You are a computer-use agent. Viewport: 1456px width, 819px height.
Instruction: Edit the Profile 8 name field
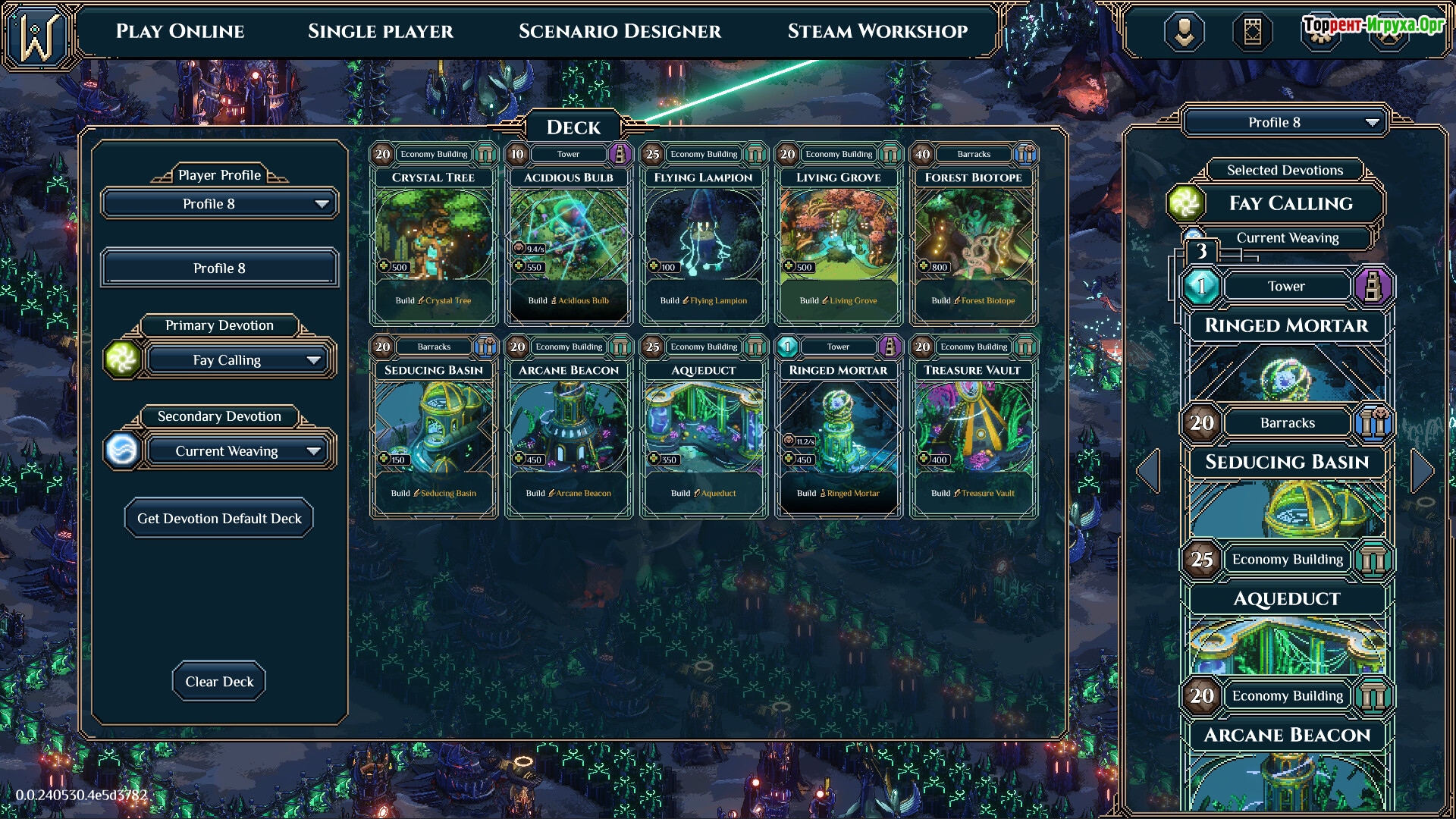(x=219, y=268)
